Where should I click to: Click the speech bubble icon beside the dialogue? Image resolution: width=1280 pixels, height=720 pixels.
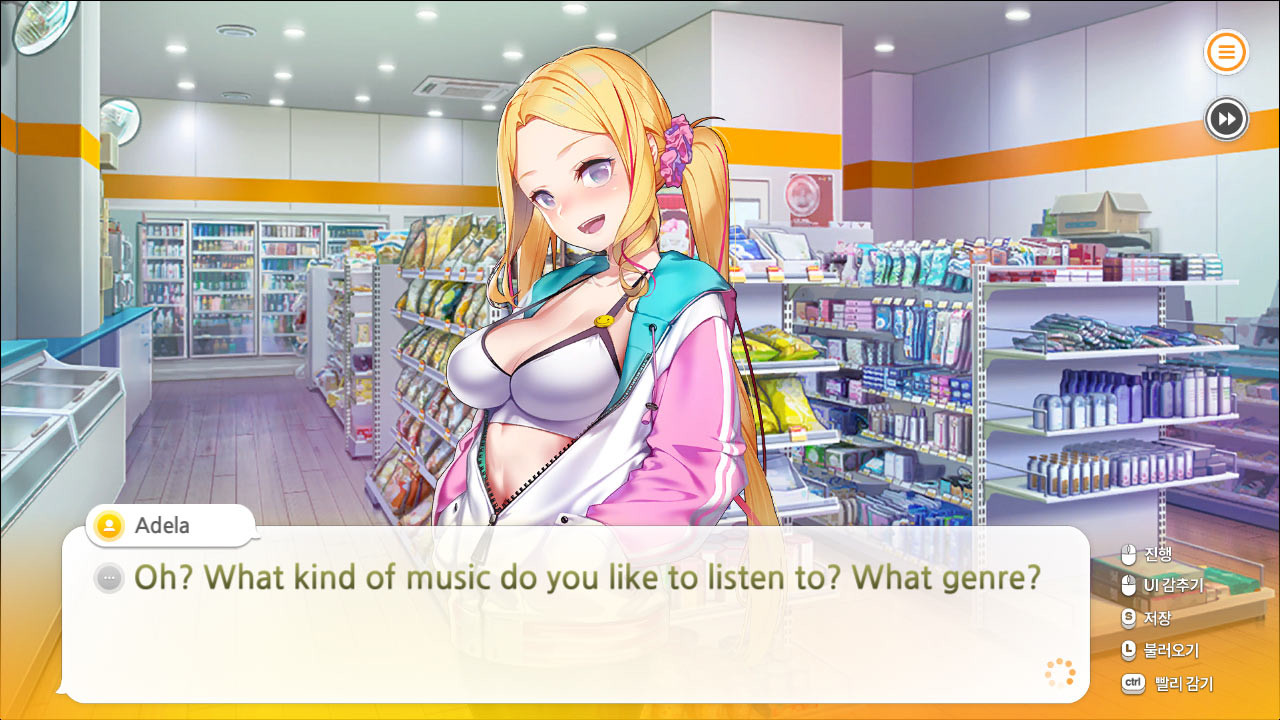(x=108, y=577)
